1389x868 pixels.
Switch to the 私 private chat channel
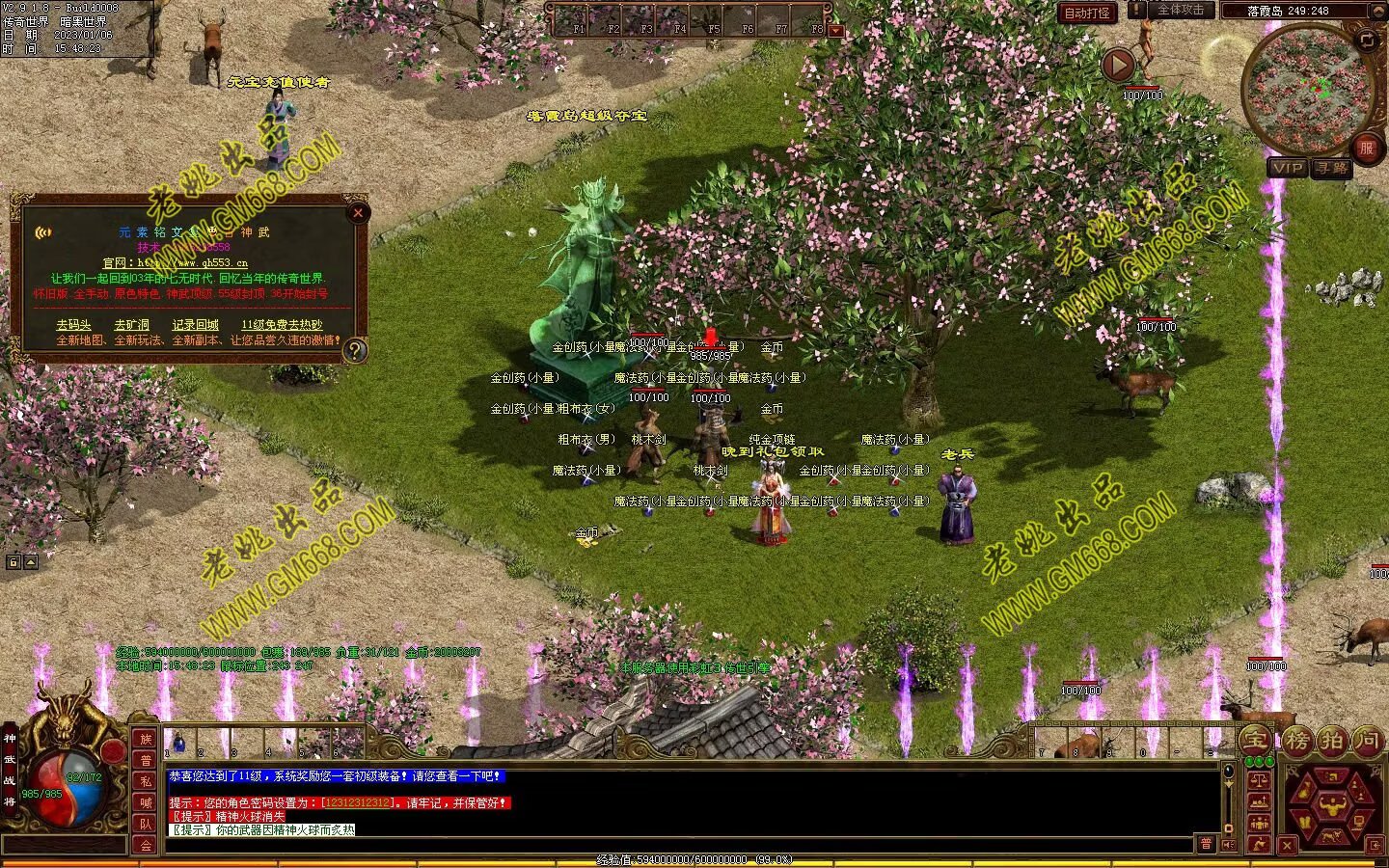(146, 781)
